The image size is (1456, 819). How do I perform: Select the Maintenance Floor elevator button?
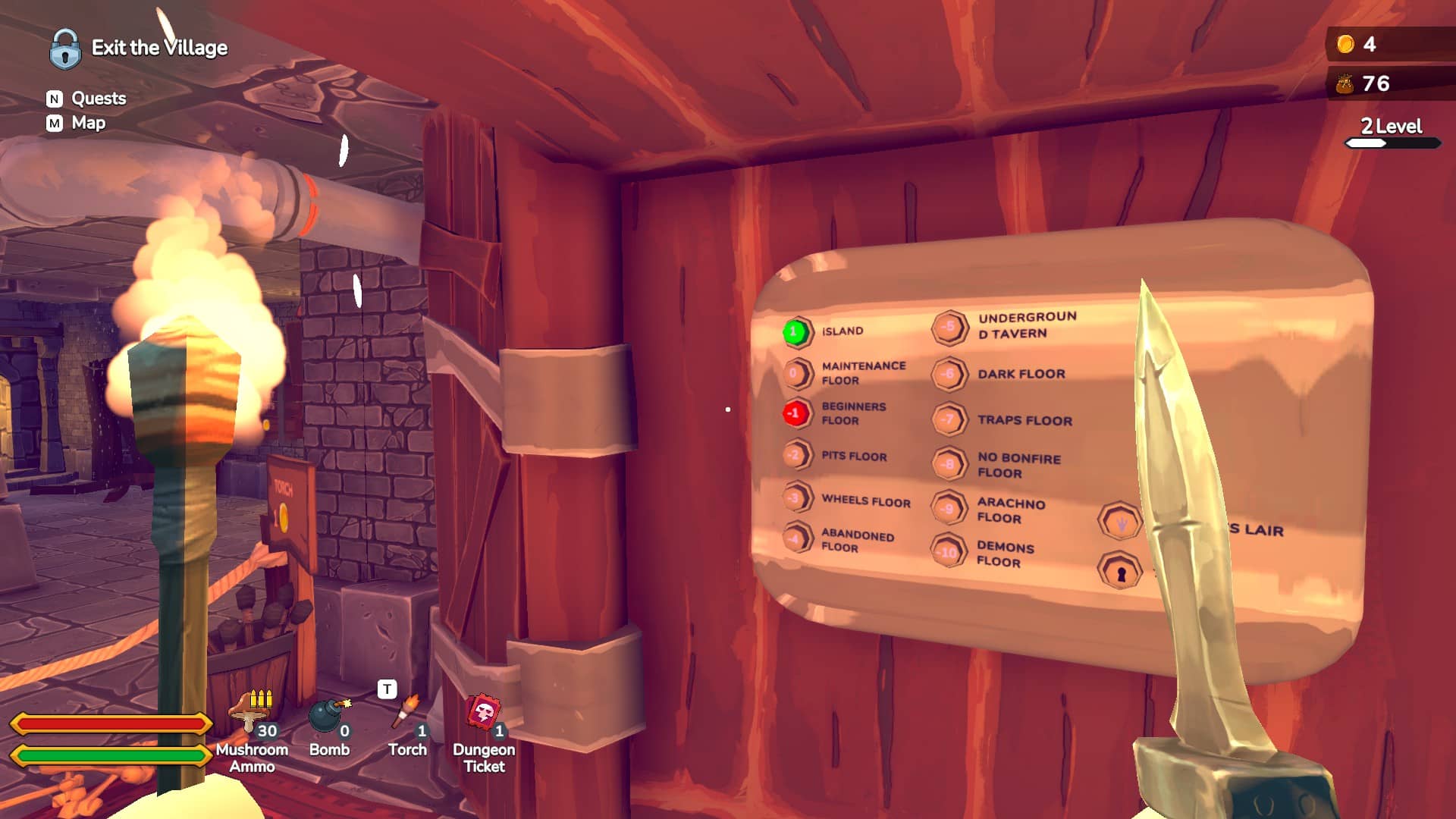pyautogui.click(x=796, y=373)
